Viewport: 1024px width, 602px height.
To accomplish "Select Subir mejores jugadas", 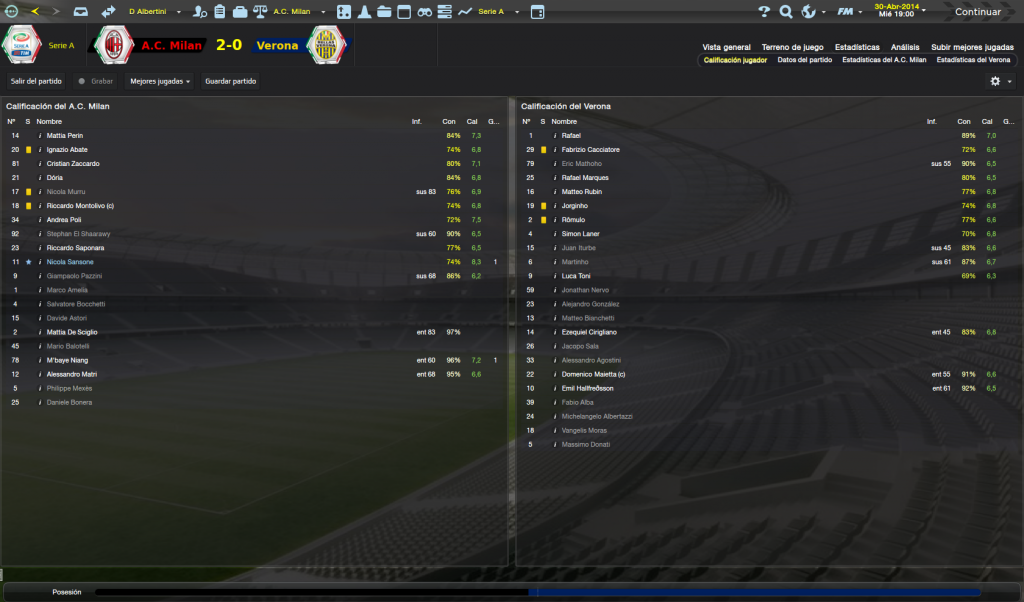I will [972, 47].
